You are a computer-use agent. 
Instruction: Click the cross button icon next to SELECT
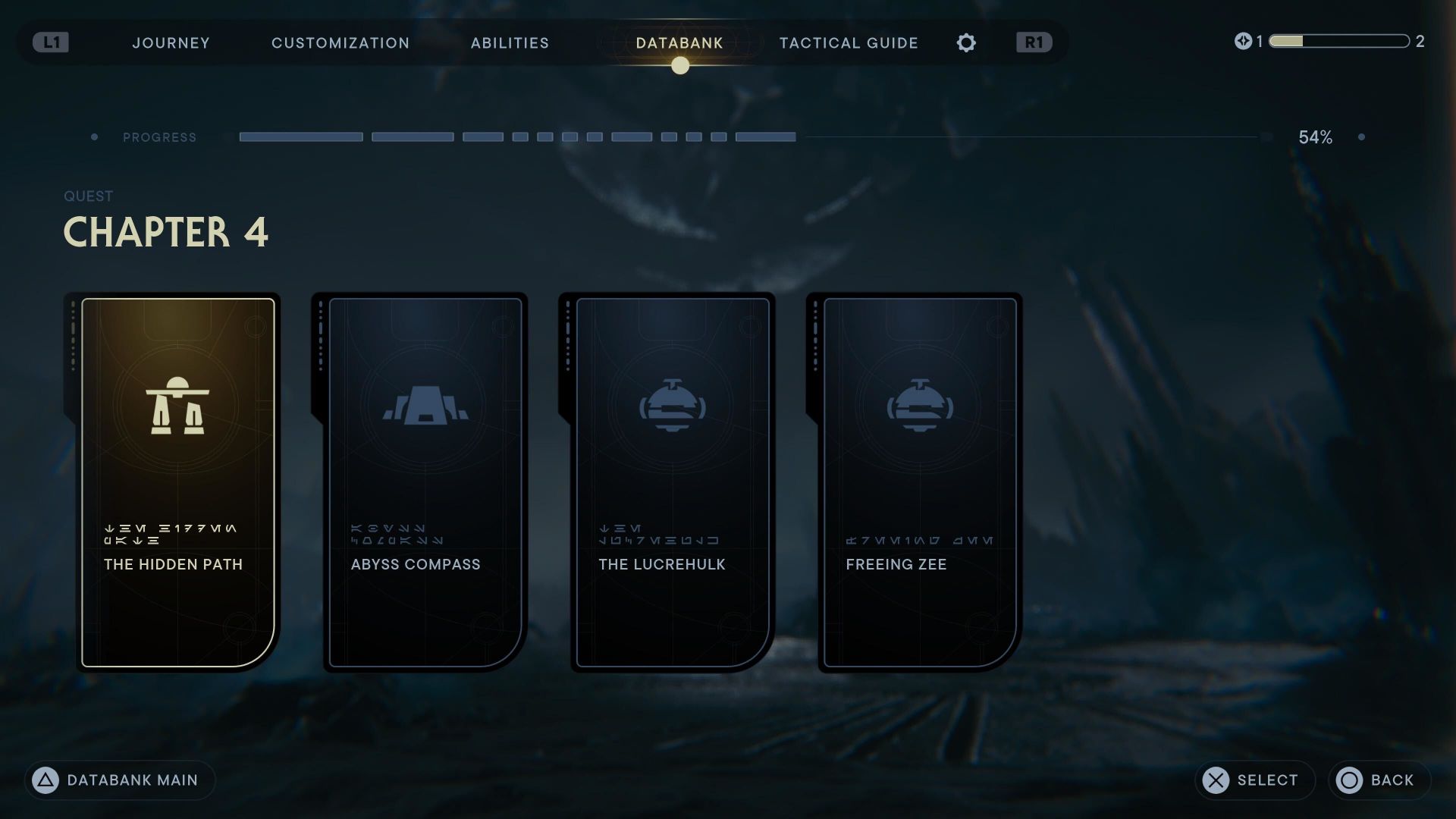pyautogui.click(x=1216, y=780)
